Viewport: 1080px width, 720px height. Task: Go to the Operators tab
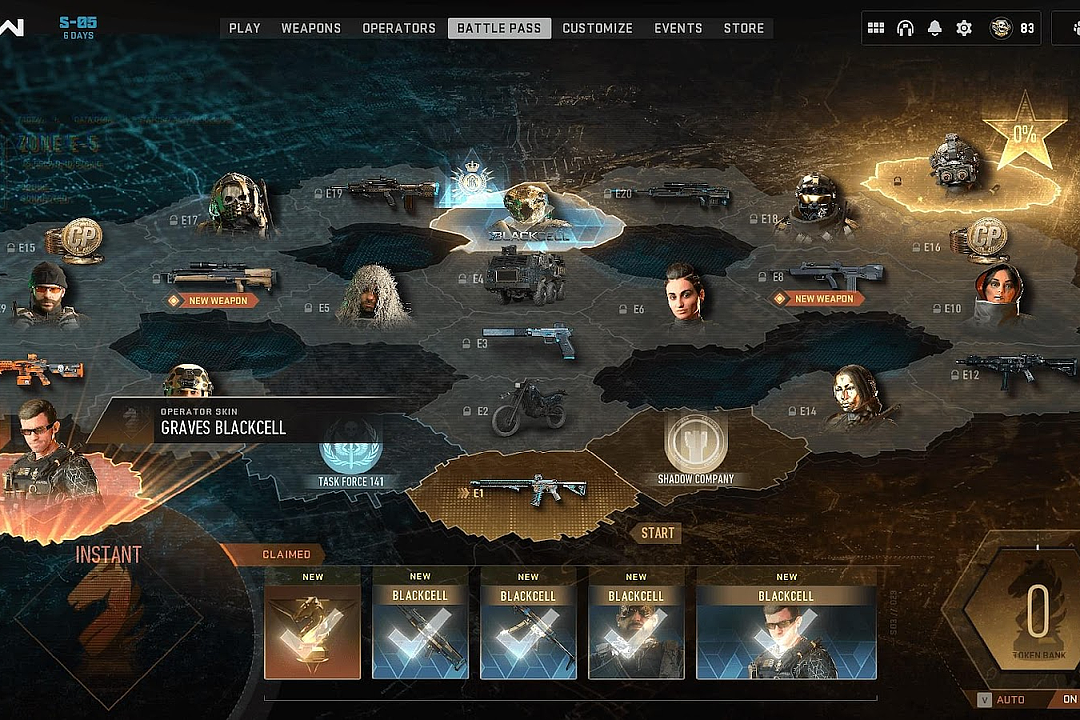click(x=399, y=28)
